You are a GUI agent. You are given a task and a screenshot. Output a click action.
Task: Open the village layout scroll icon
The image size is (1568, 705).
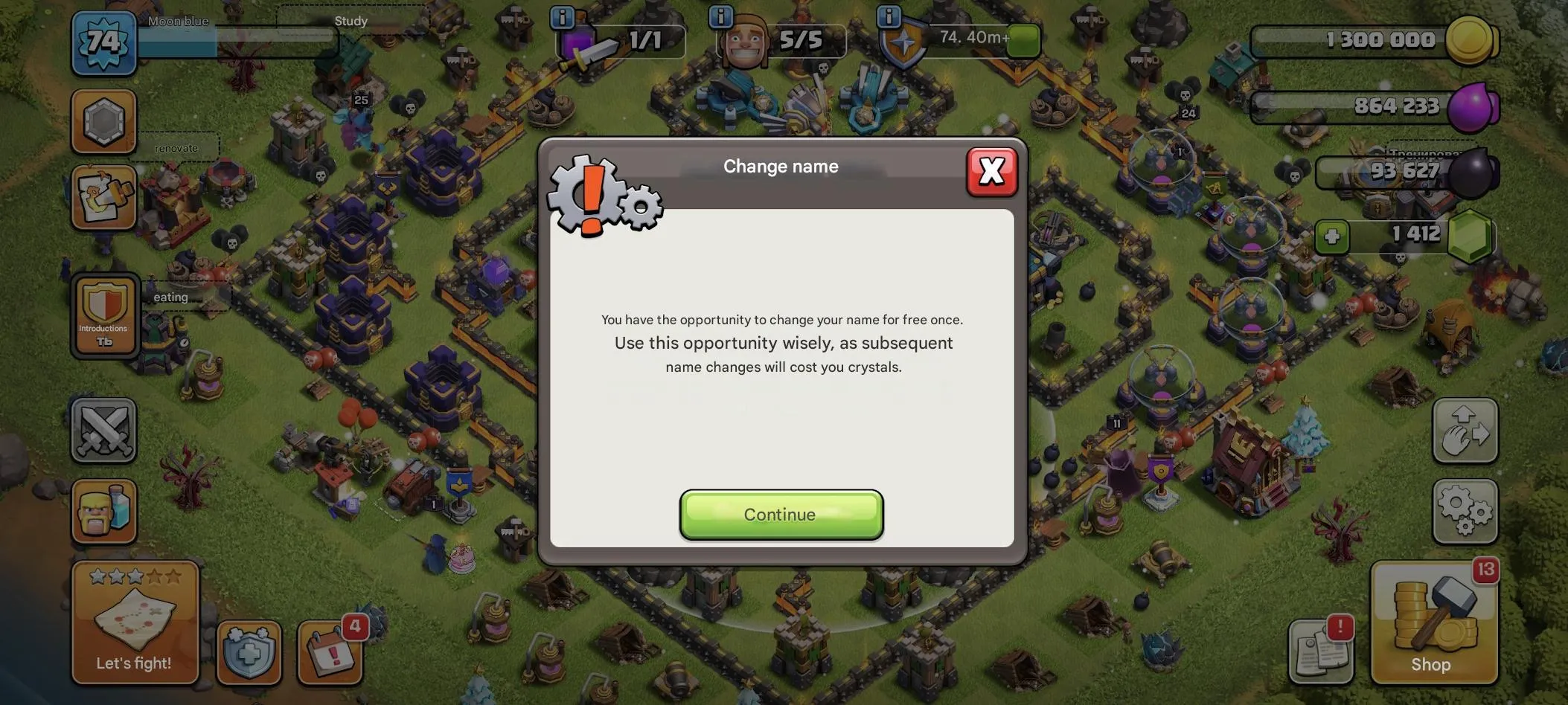coord(103,197)
